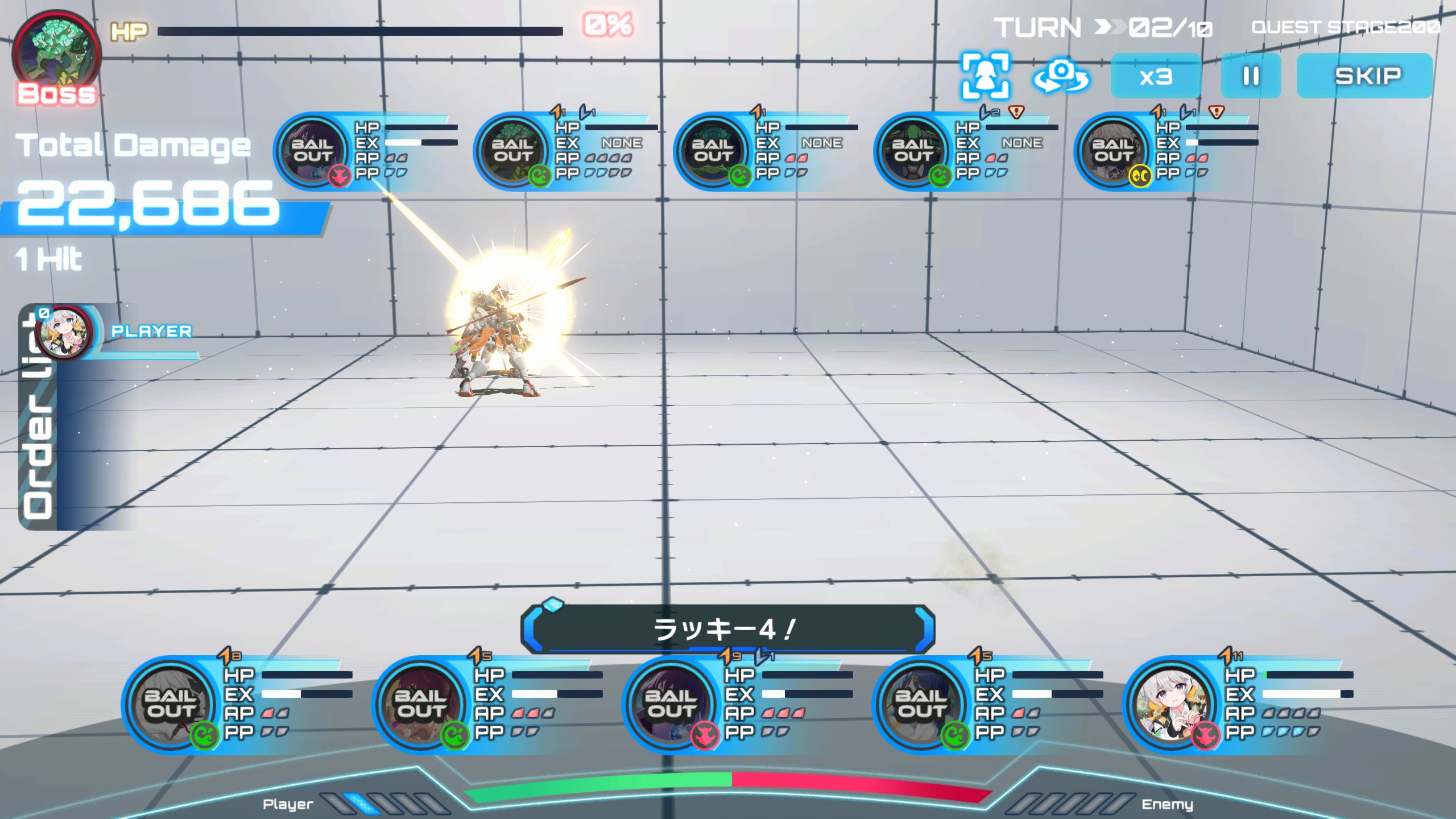The height and width of the screenshot is (819, 1456).
Task: Skip the battle with the SKIP button
Action: tap(1365, 76)
